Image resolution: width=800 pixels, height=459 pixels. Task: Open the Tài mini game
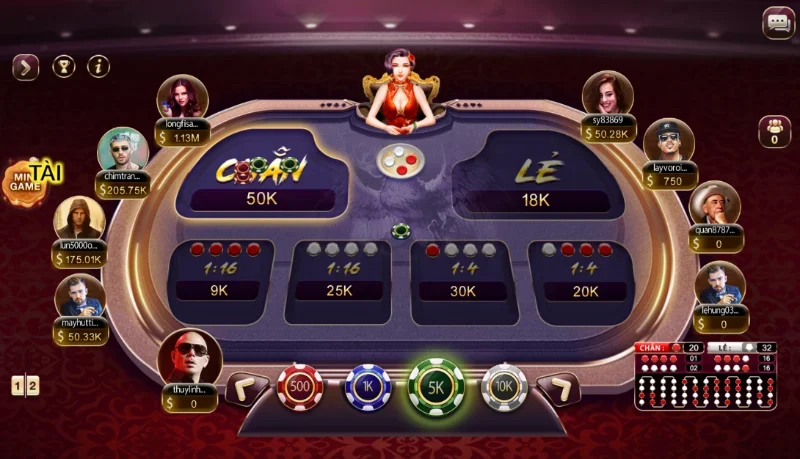(x=28, y=180)
